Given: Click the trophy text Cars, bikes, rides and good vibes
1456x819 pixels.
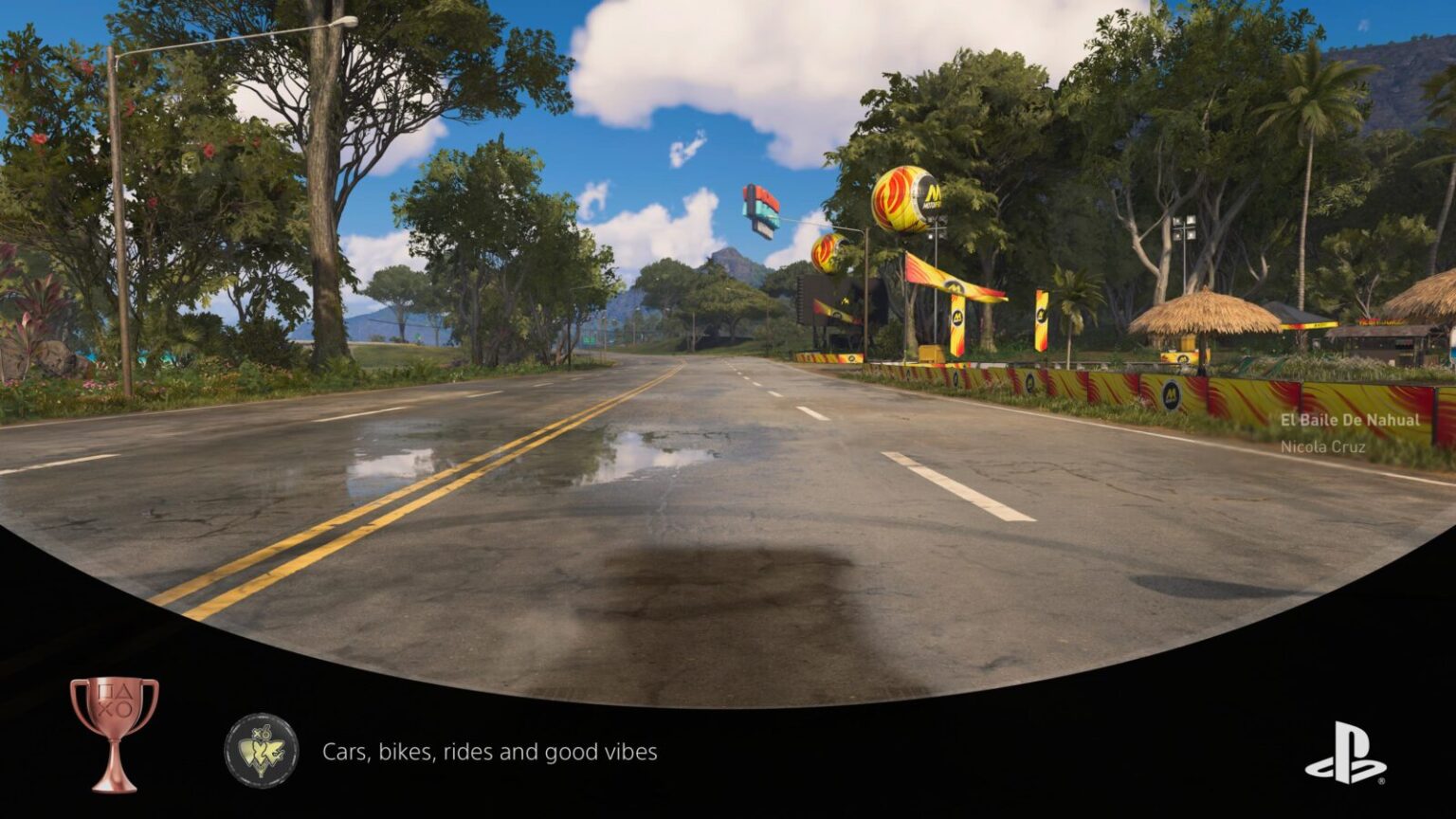Looking at the screenshot, I should 489,751.
